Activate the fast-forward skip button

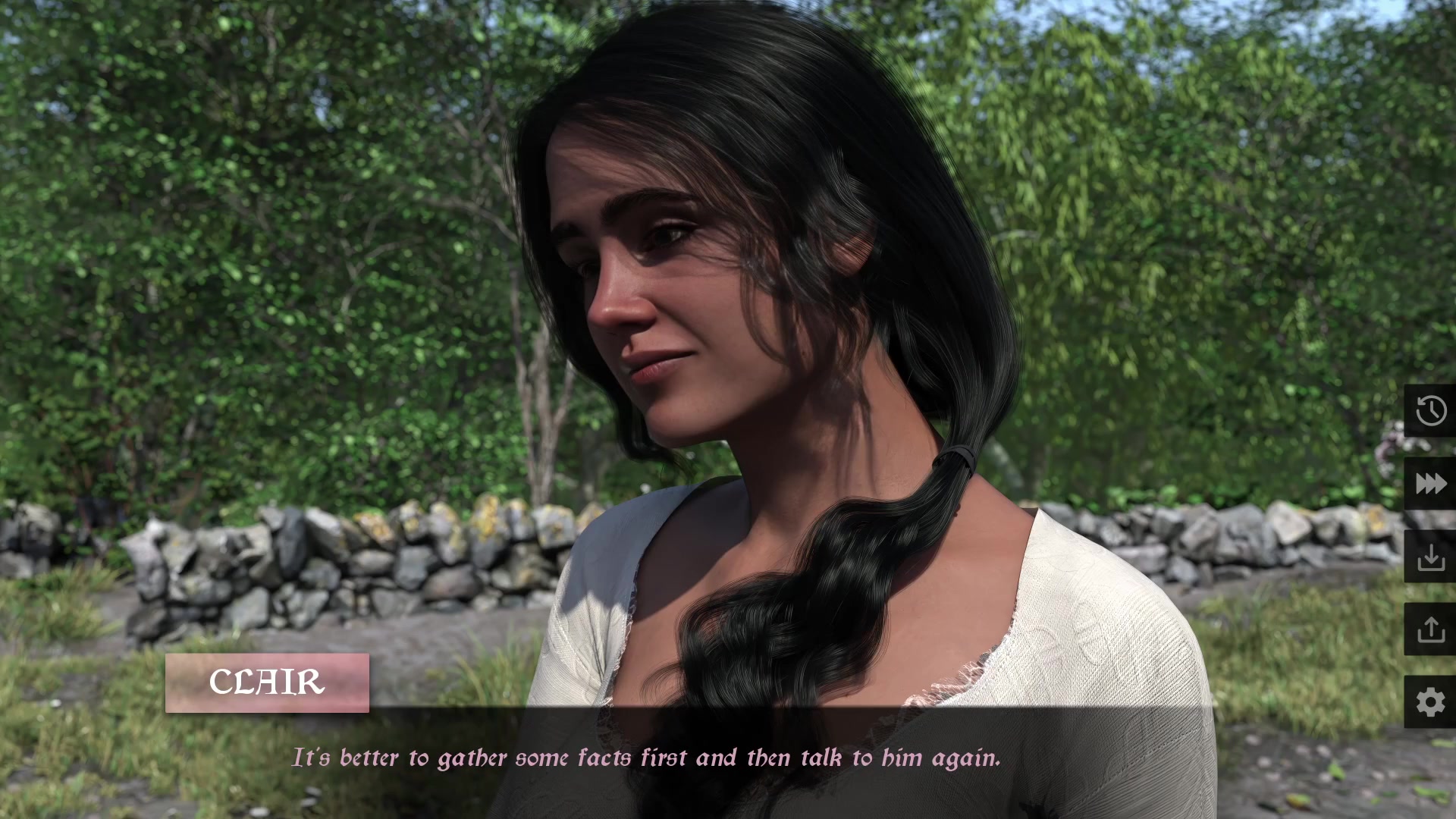click(x=1430, y=483)
